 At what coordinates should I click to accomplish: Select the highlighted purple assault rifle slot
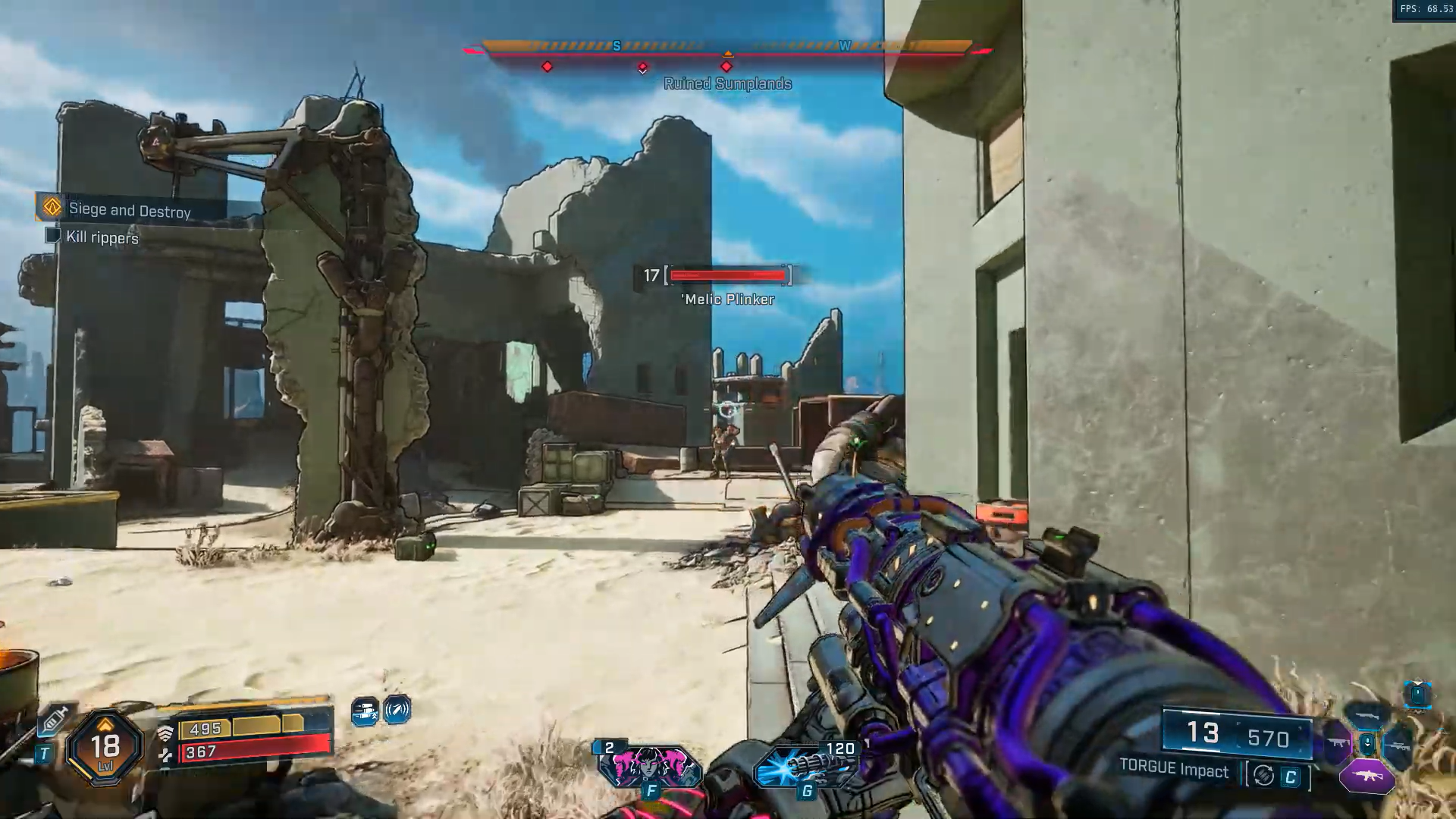1367,777
